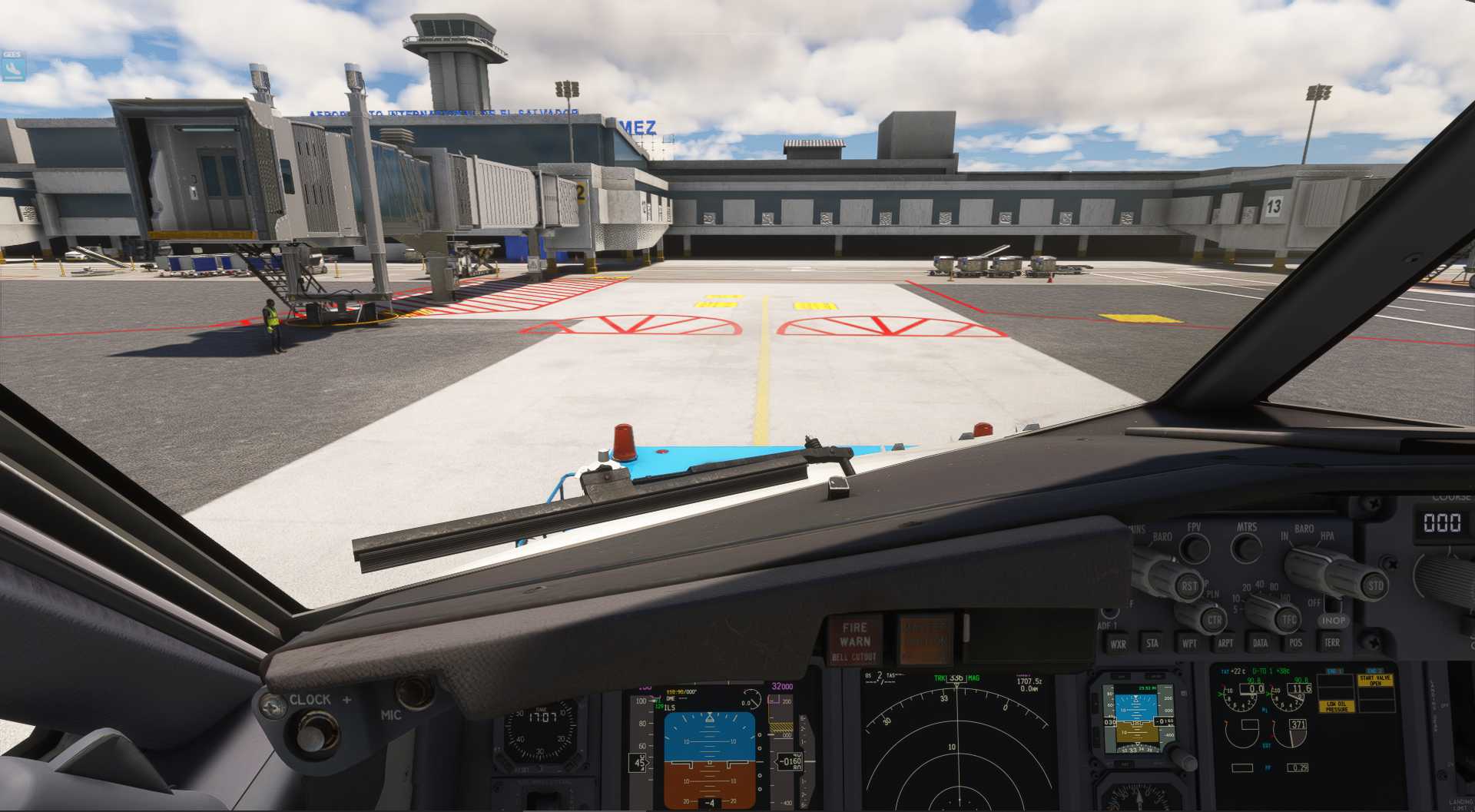
Task: Click the RST minimums reset knob
Action: 1188,585
